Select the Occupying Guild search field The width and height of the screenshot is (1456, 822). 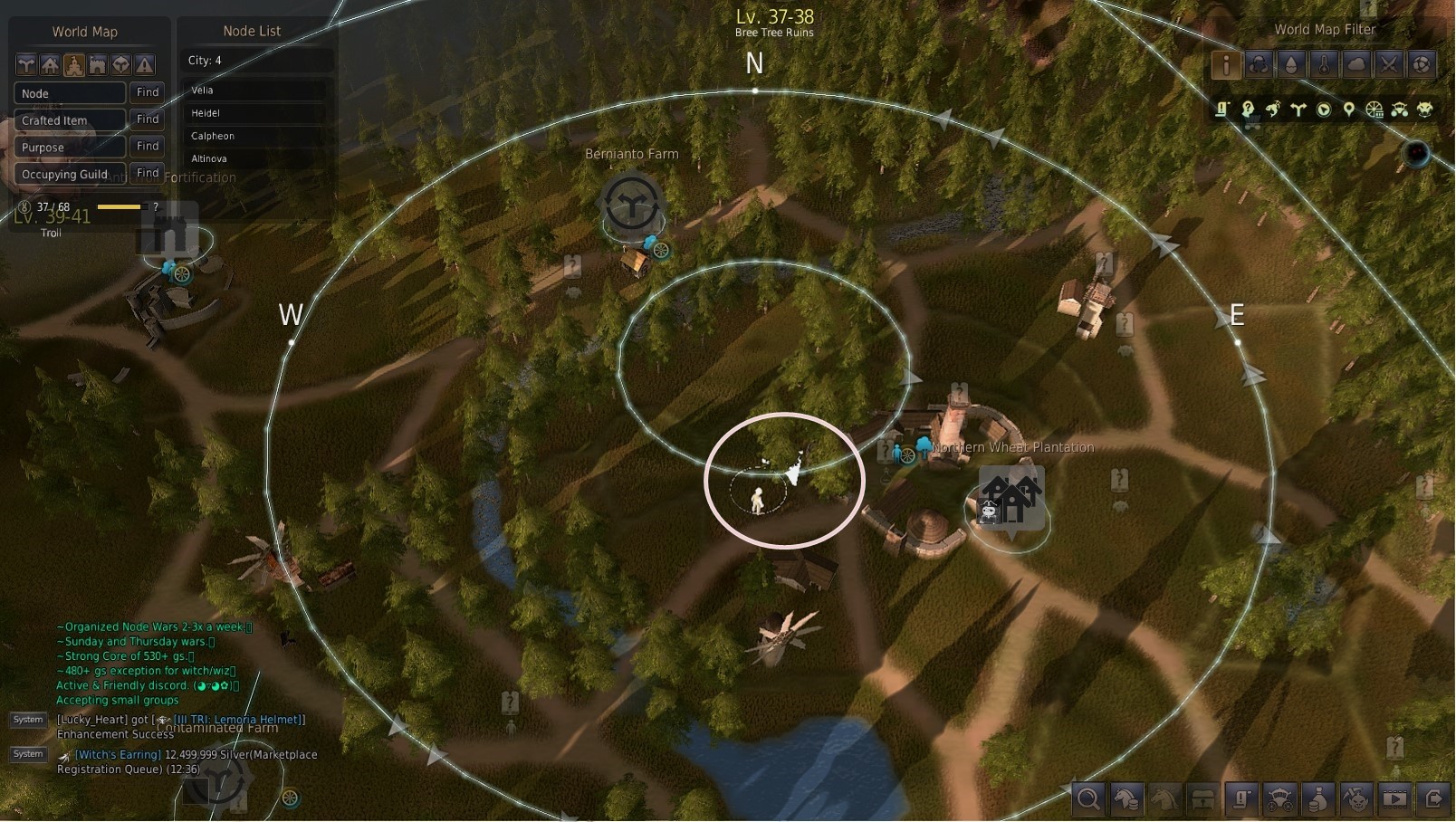tap(70, 174)
